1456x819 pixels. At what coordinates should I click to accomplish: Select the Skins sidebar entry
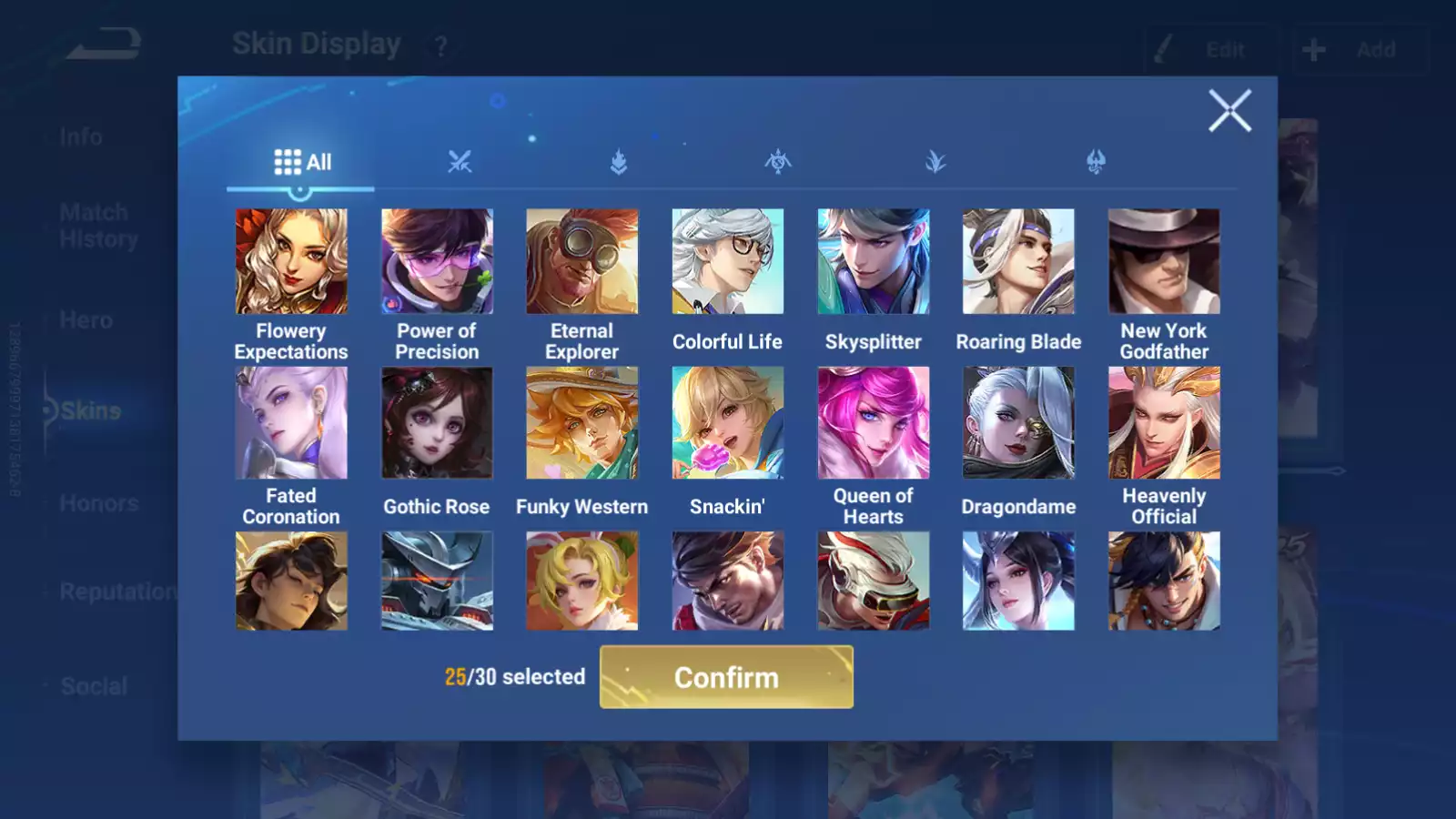(88, 410)
